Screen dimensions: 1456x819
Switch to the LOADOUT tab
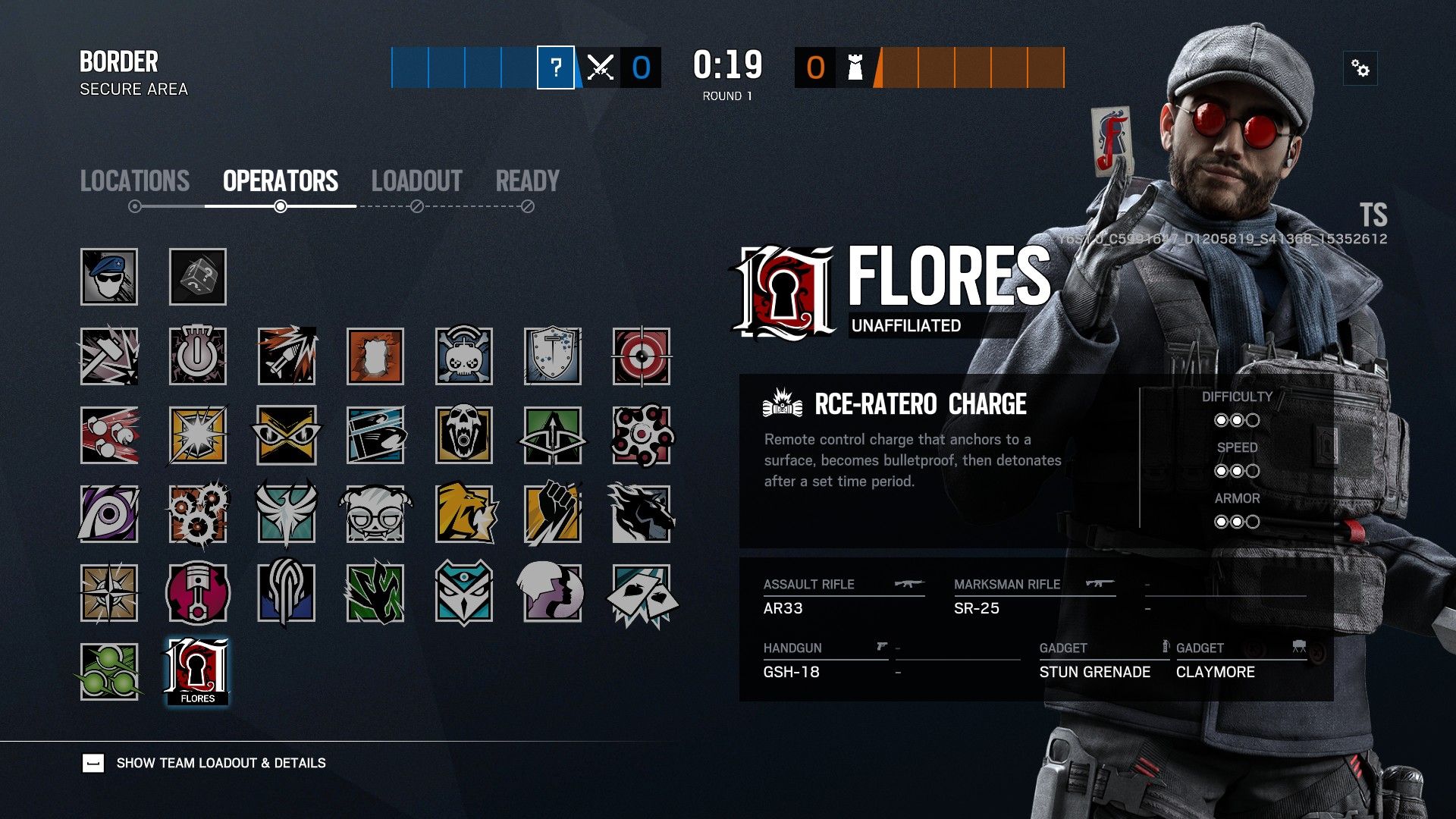pos(416,180)
